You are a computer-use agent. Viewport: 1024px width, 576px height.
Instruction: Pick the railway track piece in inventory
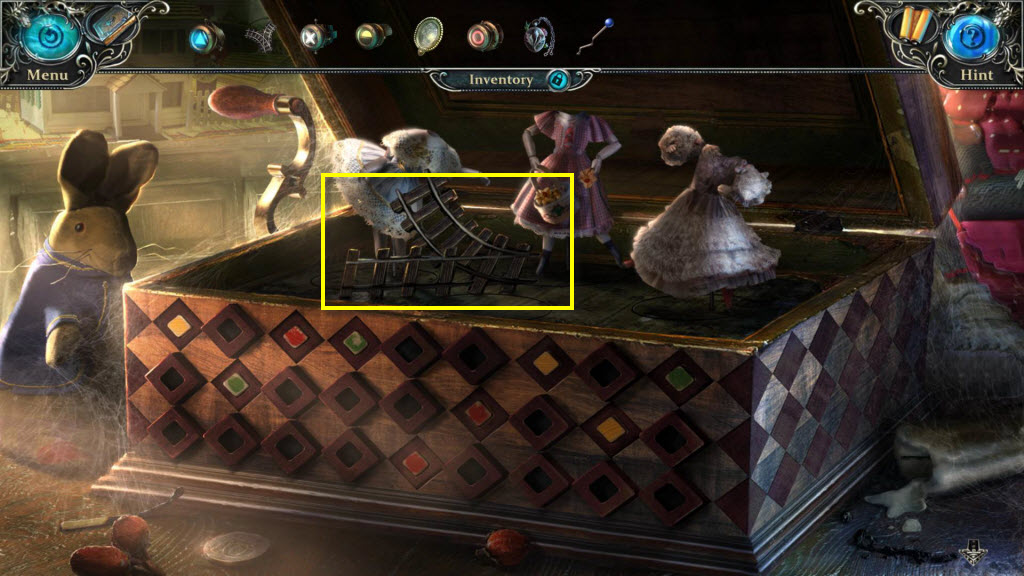point(259,37)
